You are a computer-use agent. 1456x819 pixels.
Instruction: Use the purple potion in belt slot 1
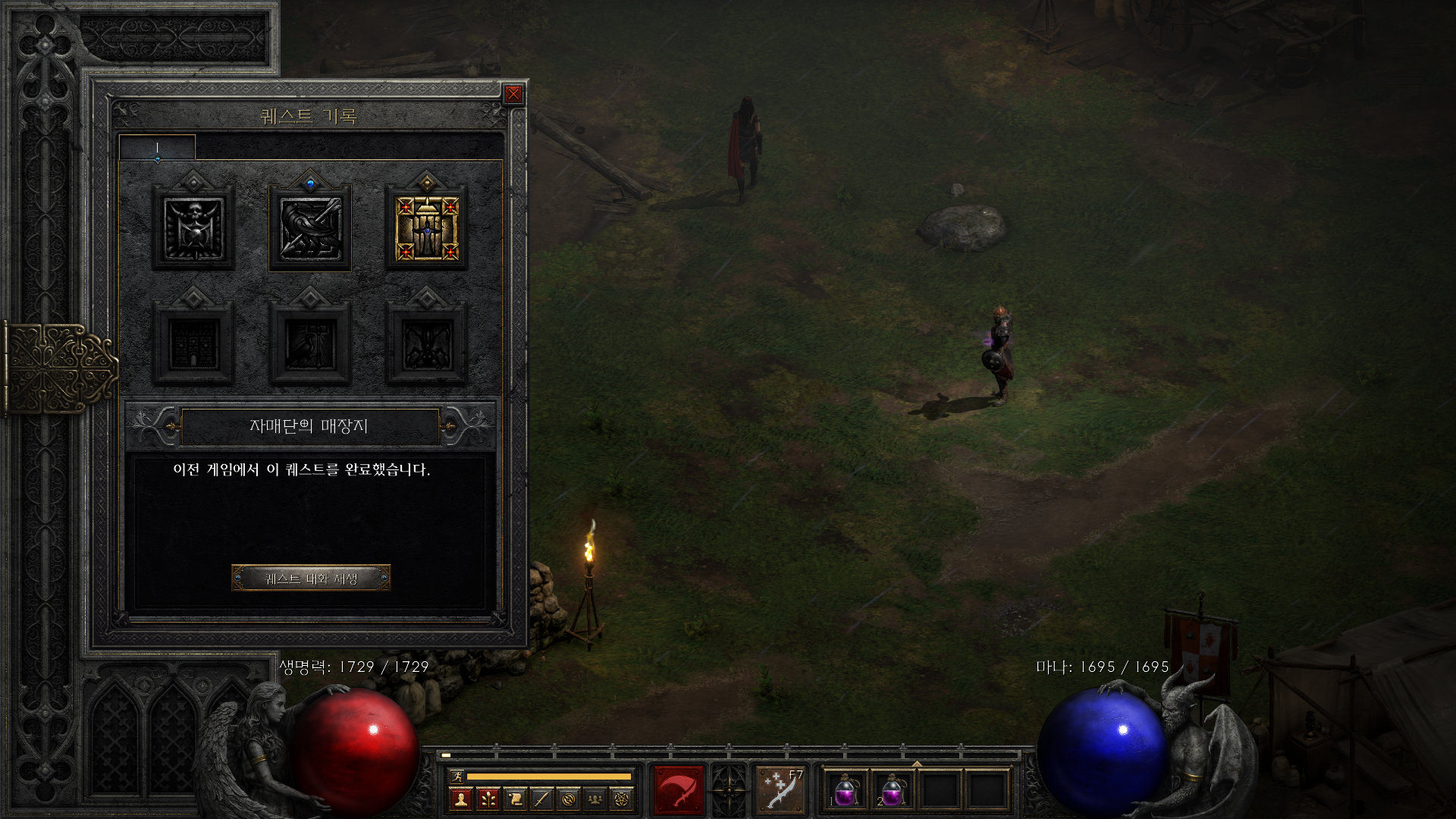tap(845, 790)
